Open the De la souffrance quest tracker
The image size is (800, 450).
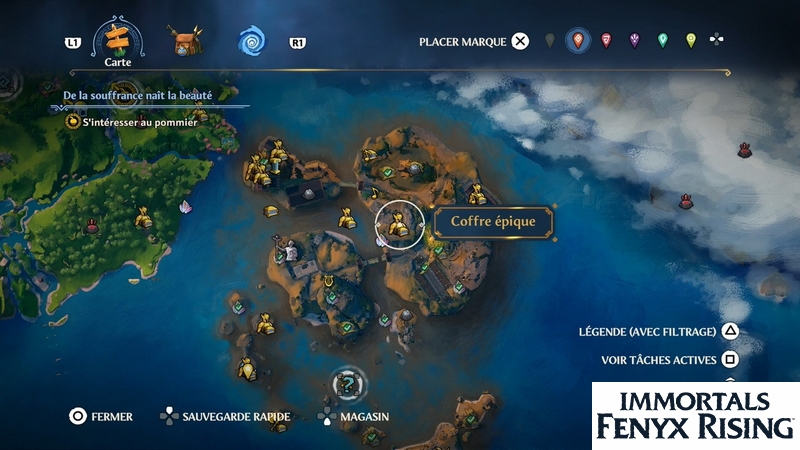tap(138, 94)
